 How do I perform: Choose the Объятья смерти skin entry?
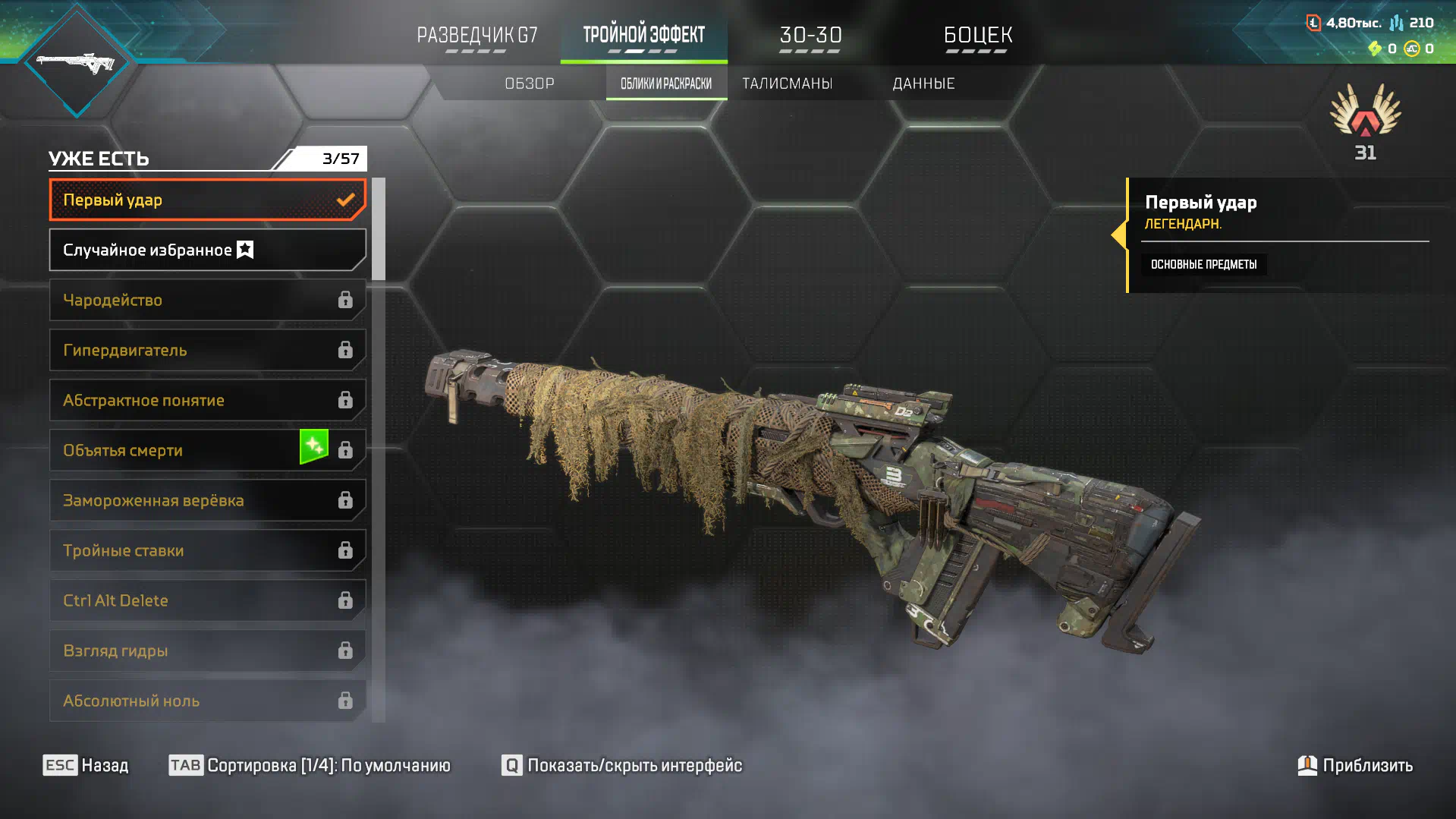[206, 450]
